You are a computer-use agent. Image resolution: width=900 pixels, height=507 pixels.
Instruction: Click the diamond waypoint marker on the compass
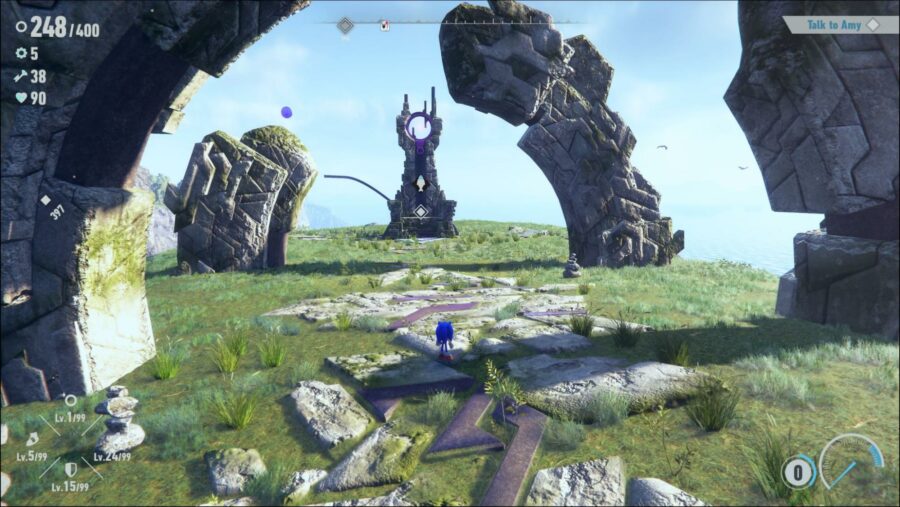345,25
